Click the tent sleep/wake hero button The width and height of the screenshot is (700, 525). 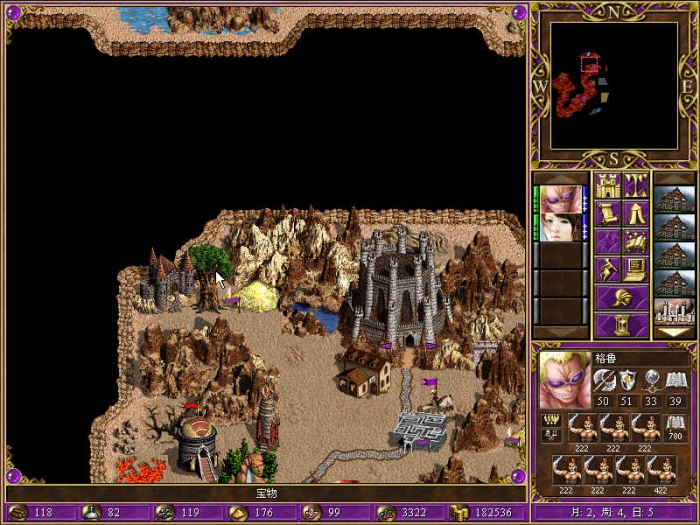[x=635, y=213]
